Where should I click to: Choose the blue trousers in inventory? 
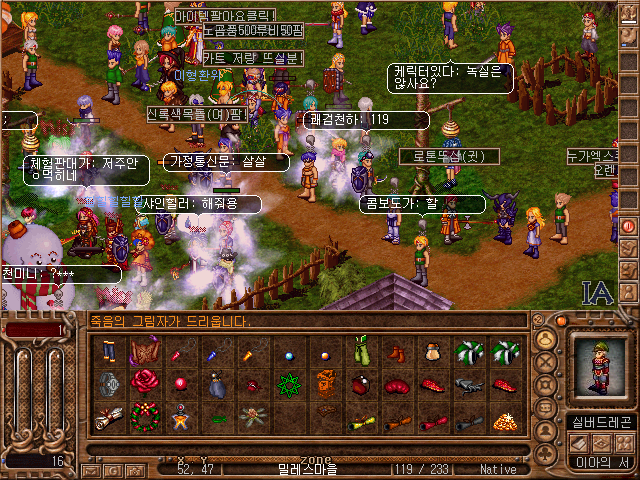tap(110, 351)
